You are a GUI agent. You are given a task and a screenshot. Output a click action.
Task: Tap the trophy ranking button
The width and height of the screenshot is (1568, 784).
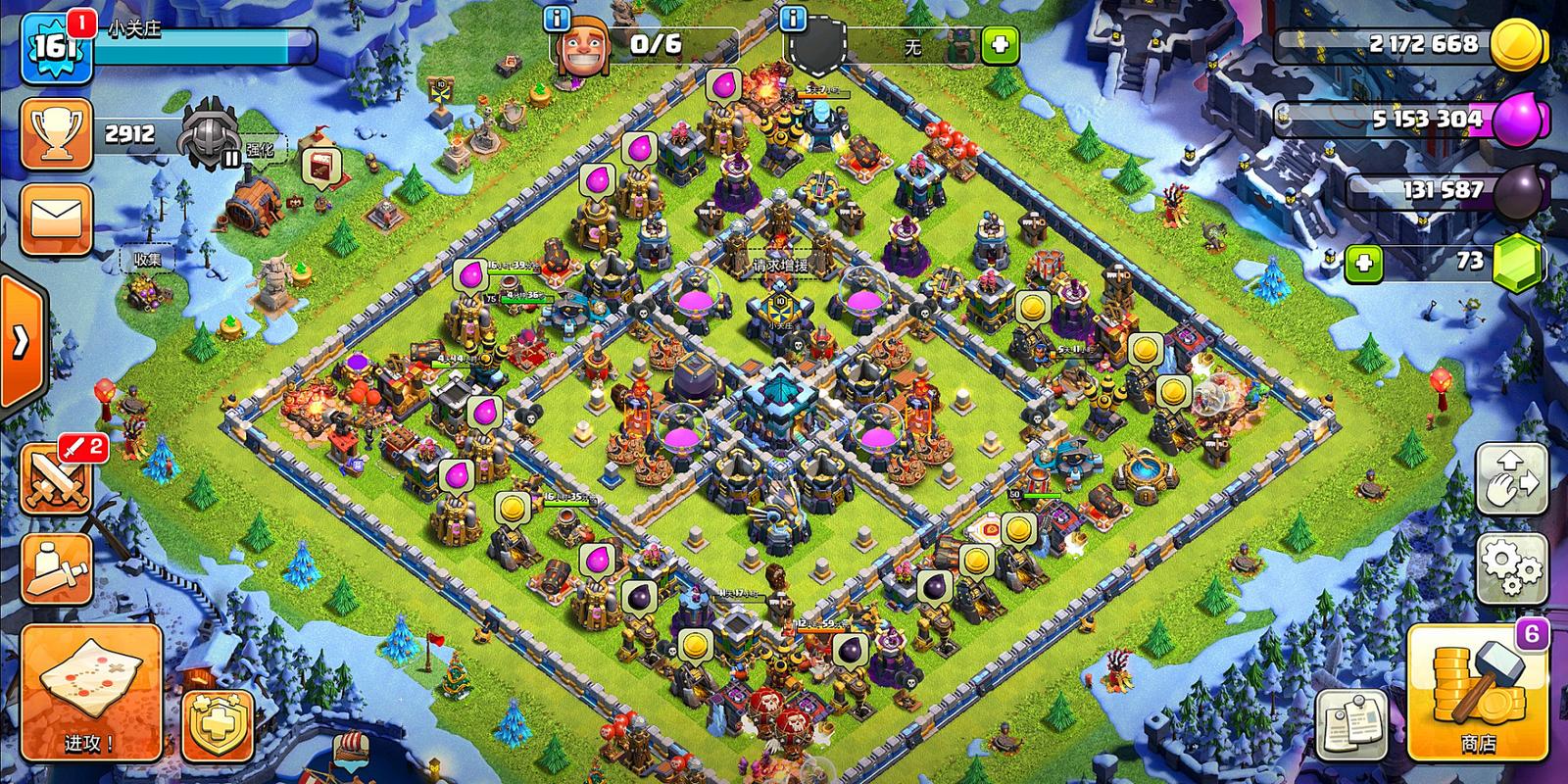coord(56,132)
